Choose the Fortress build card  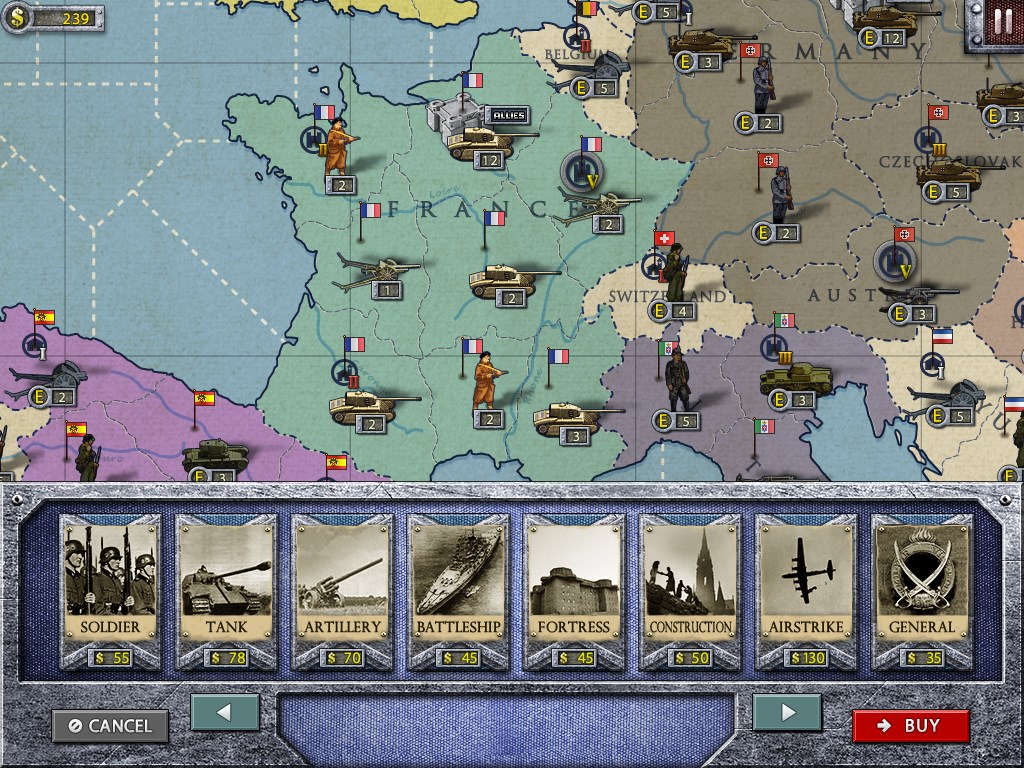pyautogui.click(x=574, y=590)
